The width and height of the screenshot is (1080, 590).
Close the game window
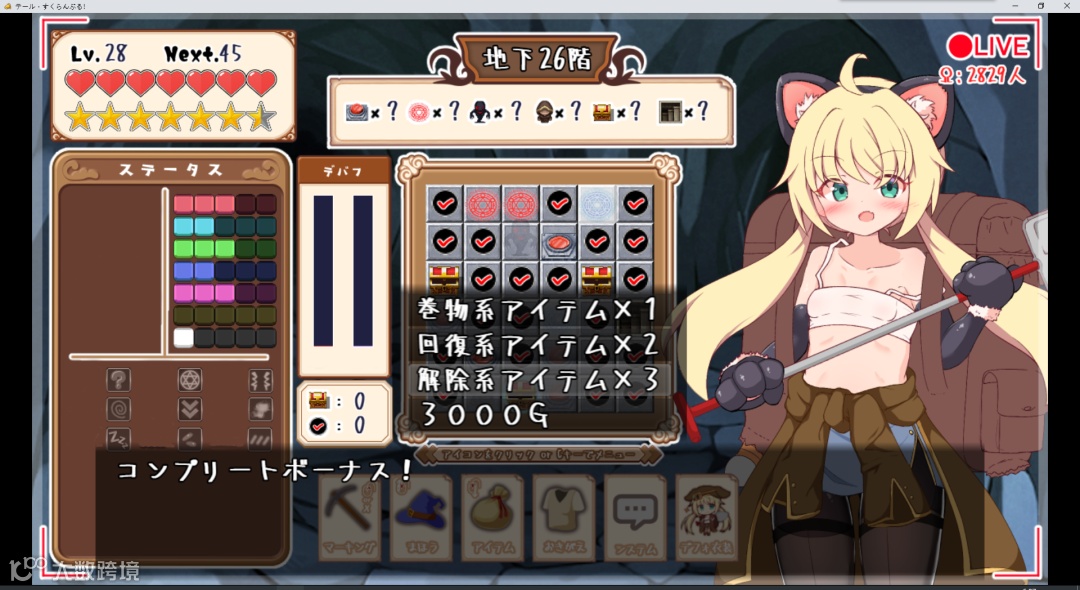pyautogui.click(x=1066, y=6)
